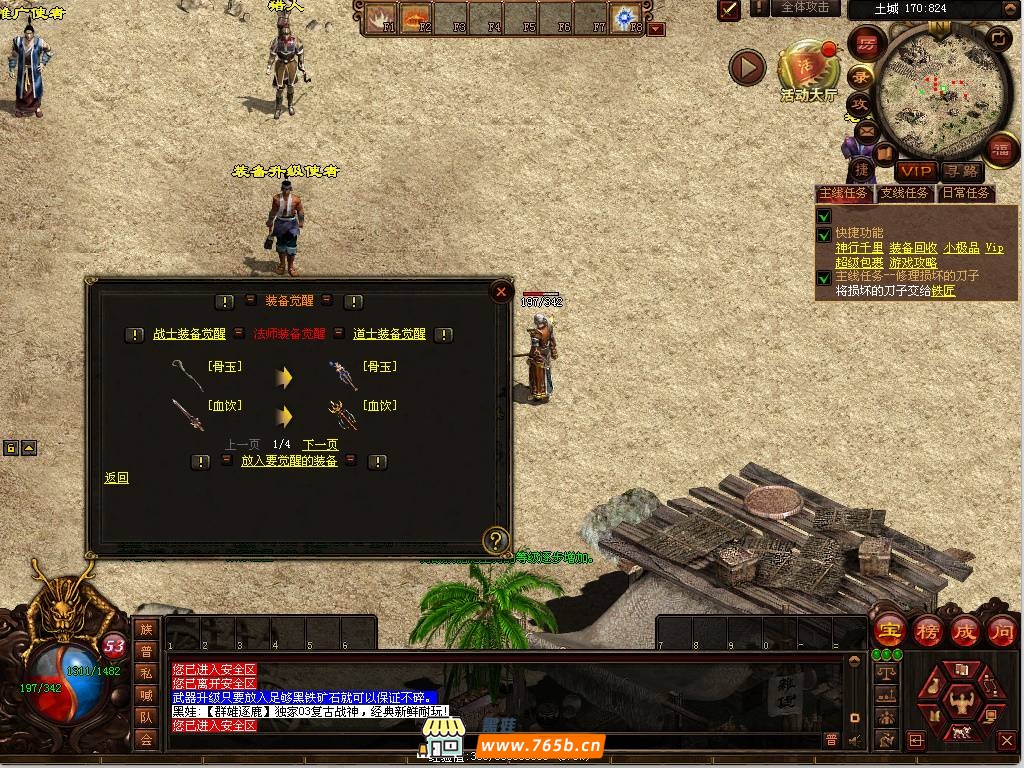Click the 铁匠 blacksmith quest link
The height and width of the screenshot is (768, 1024).
pos(943,291)
